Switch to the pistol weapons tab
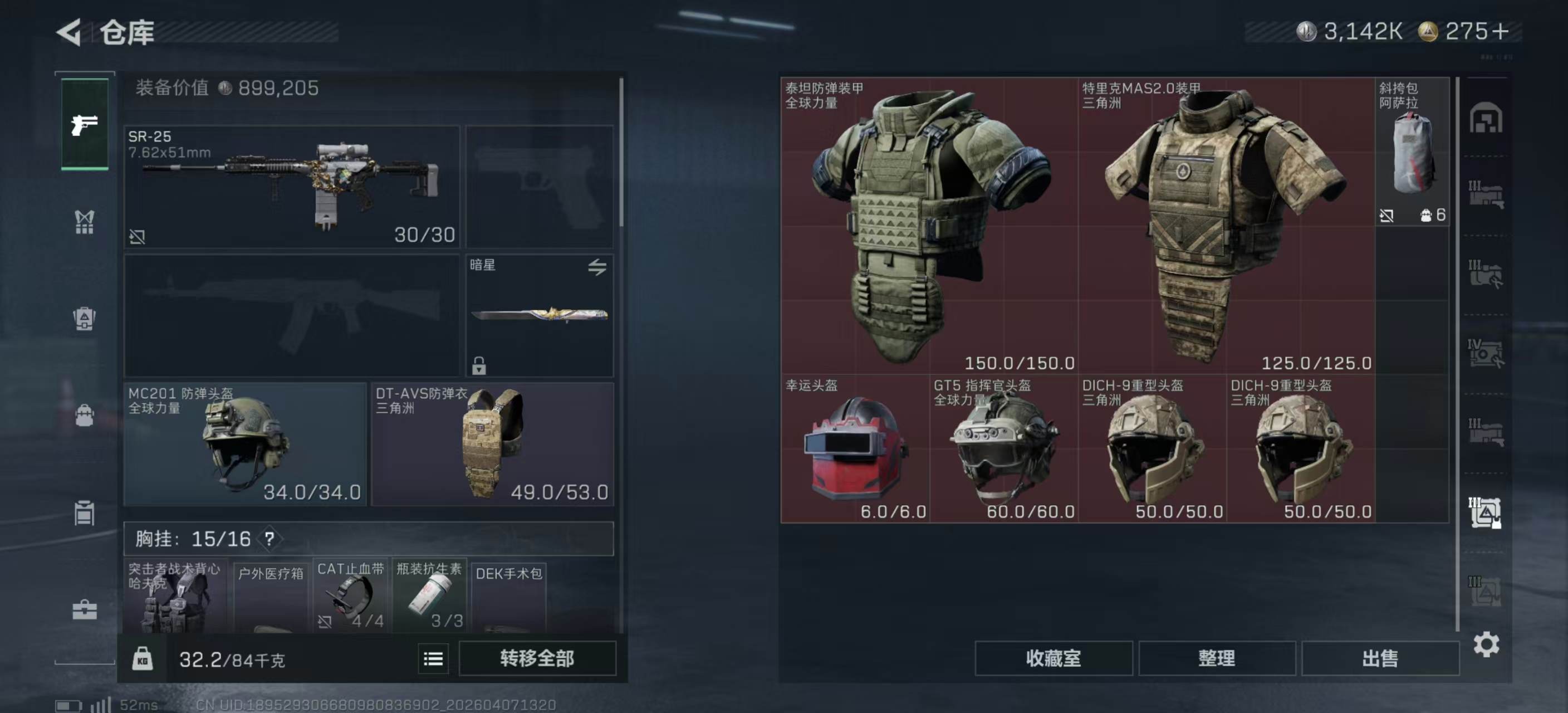Screen dimensions: 1568x713 pos(85,125)
